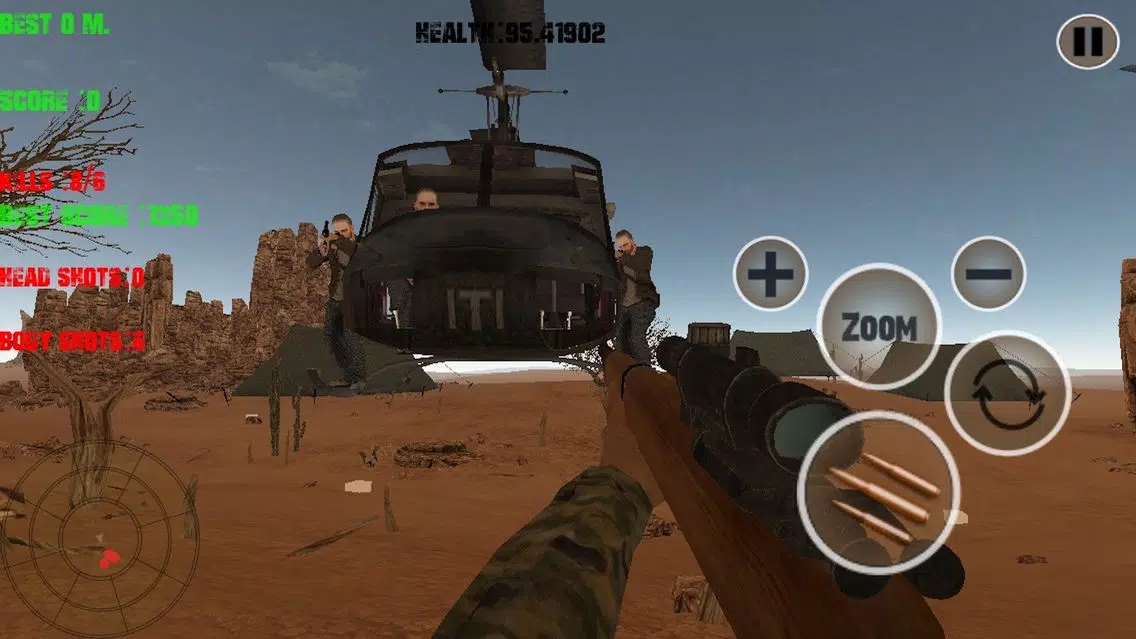
Task: Click the radar minimap
Action: (99, 540)
